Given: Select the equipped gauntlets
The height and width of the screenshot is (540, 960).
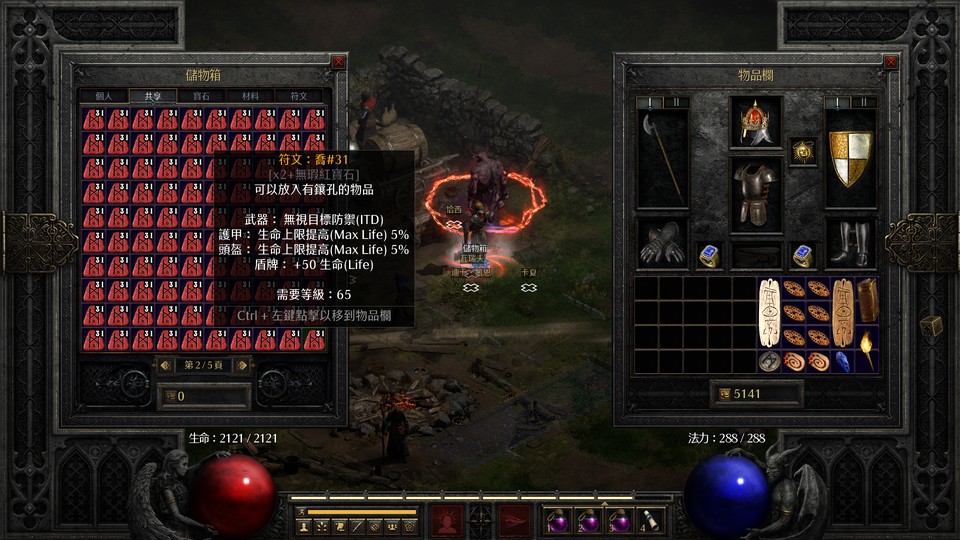Looking at the screenshot, I should click(x=663, y=244).
